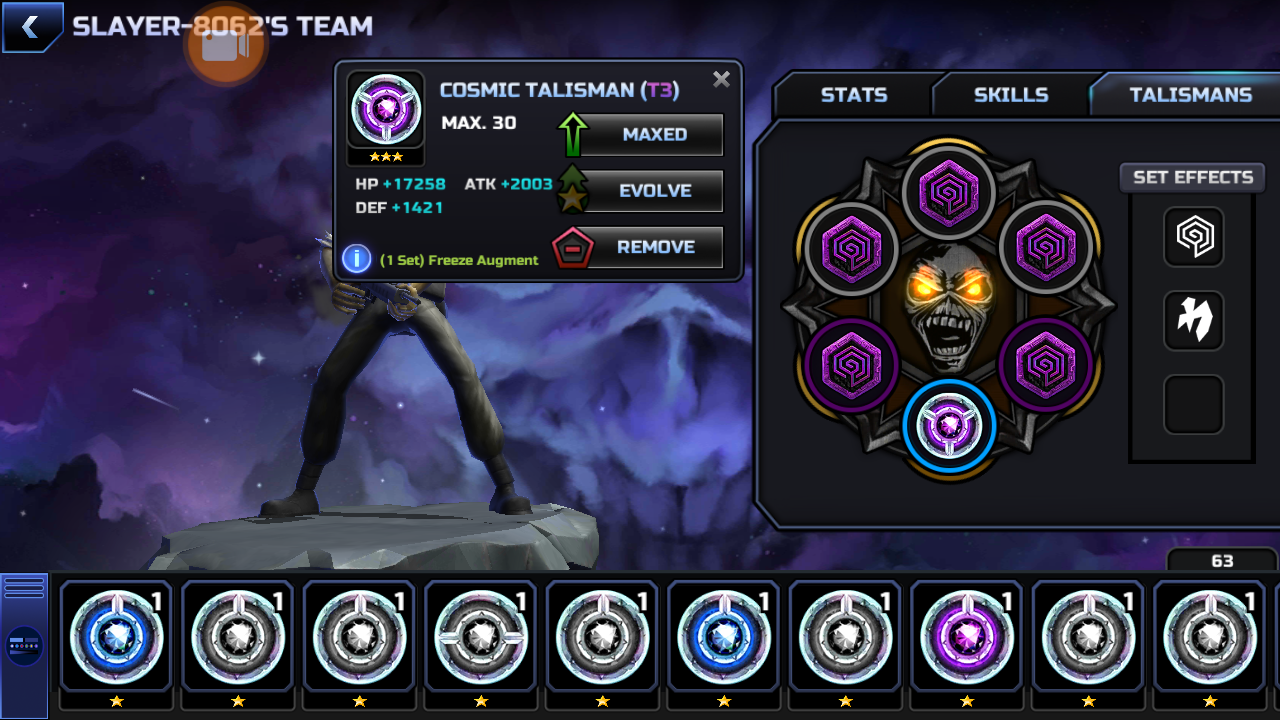
Task: Remove the equipped talisman
Action: pos(653,247)
